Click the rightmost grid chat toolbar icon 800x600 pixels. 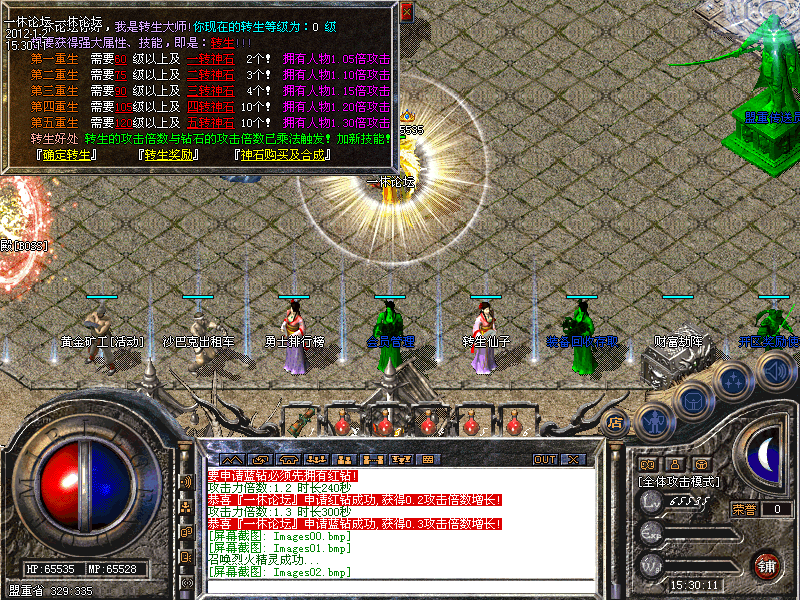click(x=428, y=460)
